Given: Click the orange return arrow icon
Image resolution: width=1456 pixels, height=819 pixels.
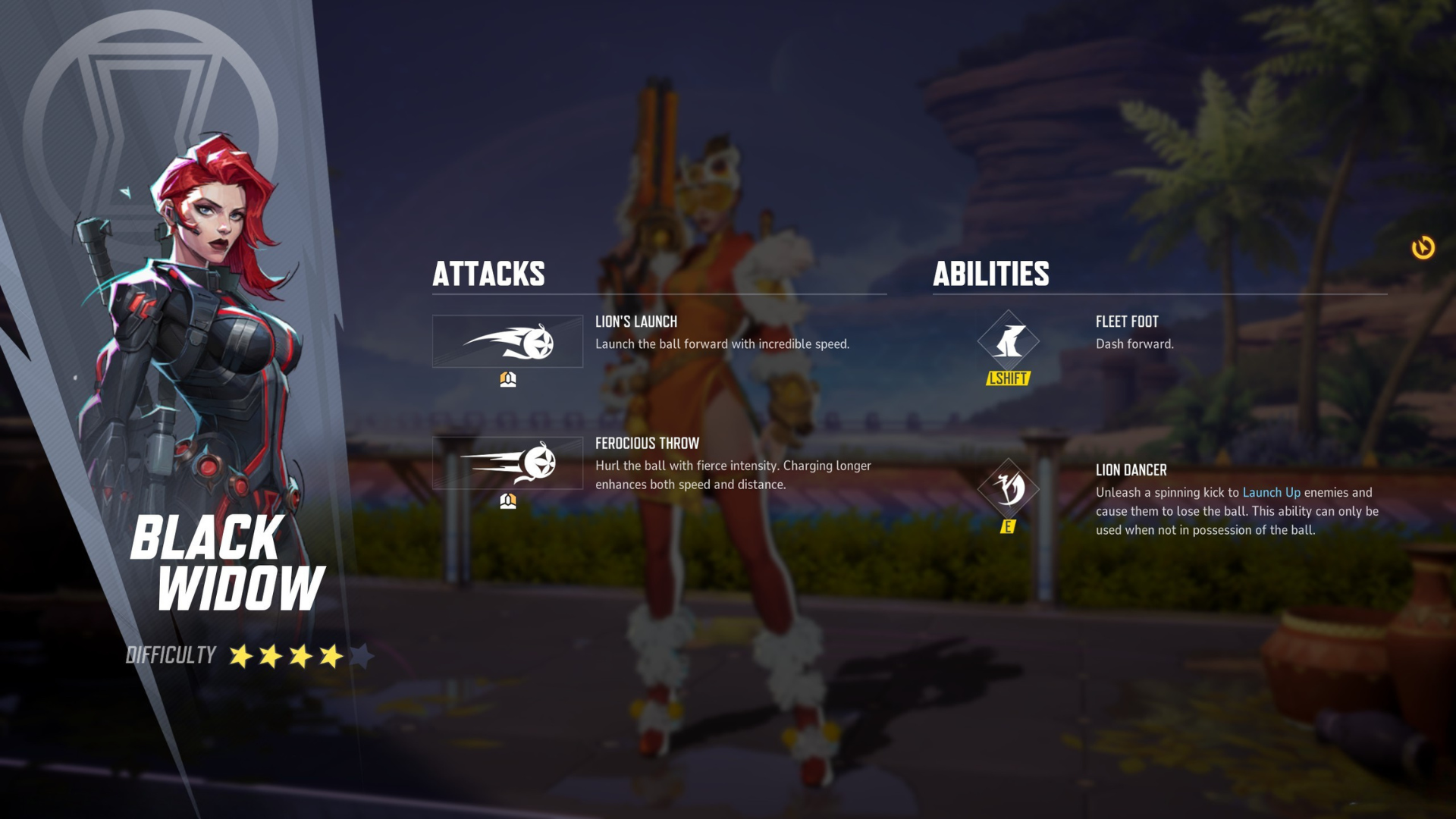Looking at the screenshot, I should [x=1423, y=245].
